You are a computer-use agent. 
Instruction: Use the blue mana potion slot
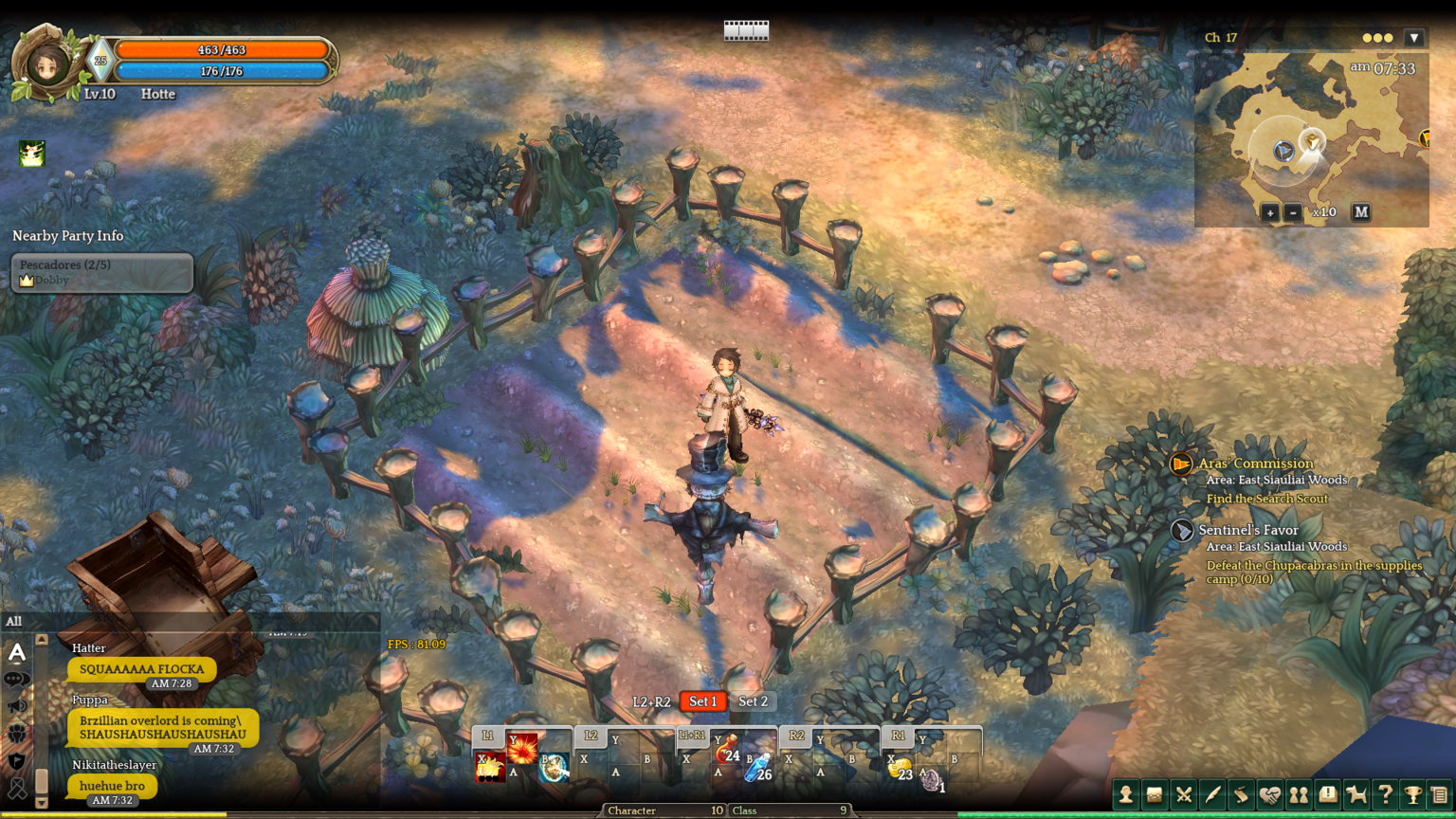(x=758, y=770)
